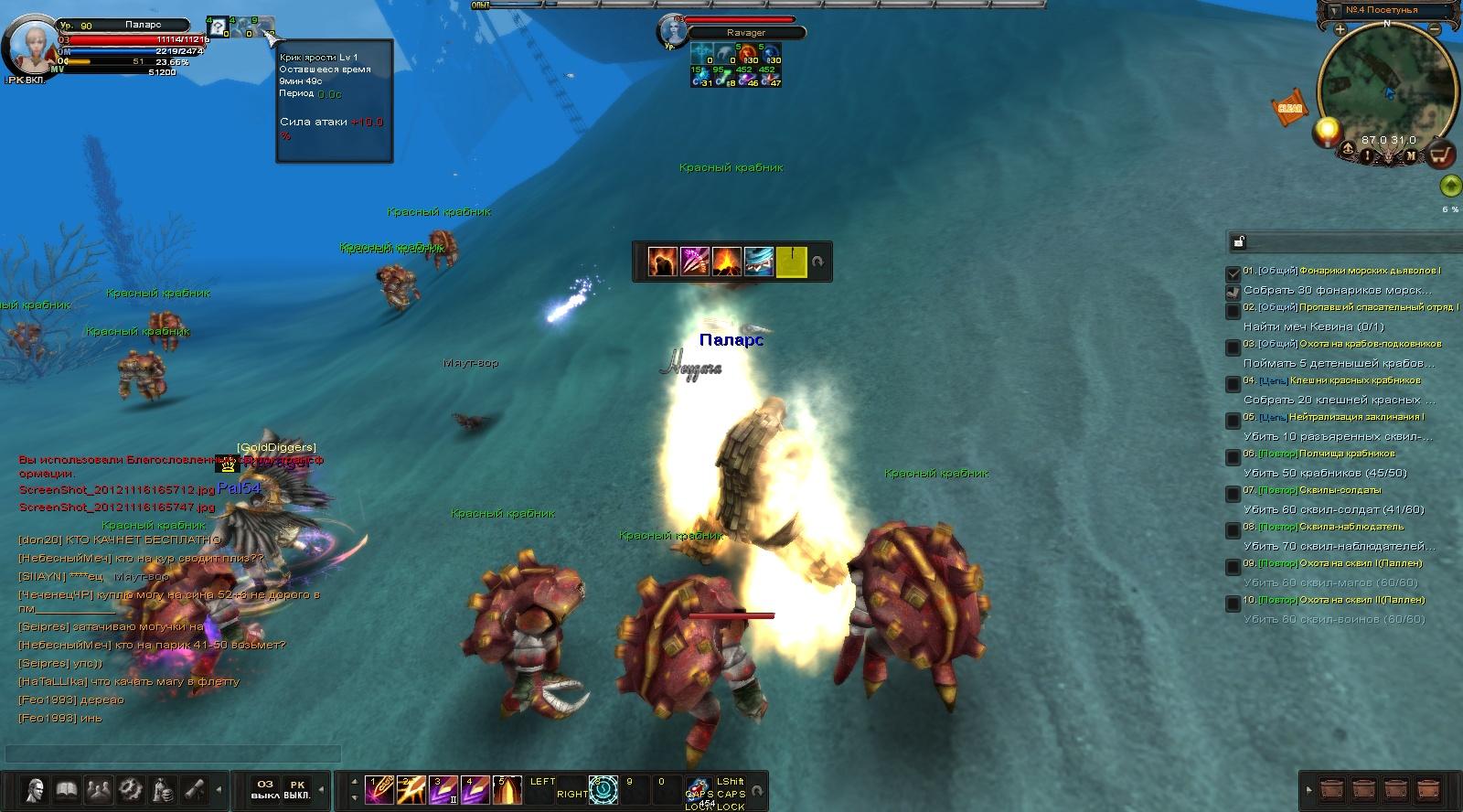Use the volcano eruption transformation skill
The height and width of the screenshot is (812, 1463).
(727, 262)
